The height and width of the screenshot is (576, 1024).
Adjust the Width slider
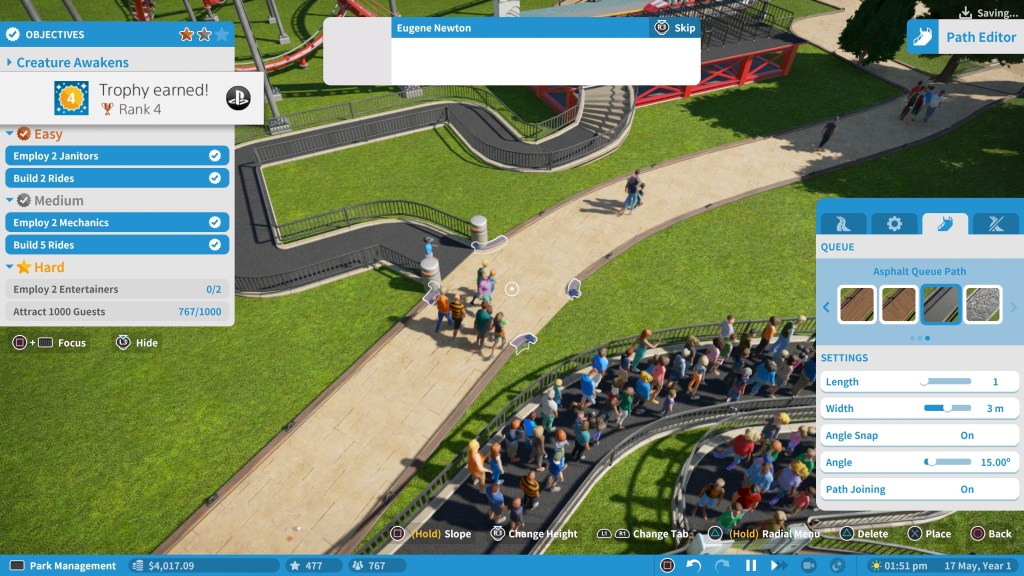947,408
